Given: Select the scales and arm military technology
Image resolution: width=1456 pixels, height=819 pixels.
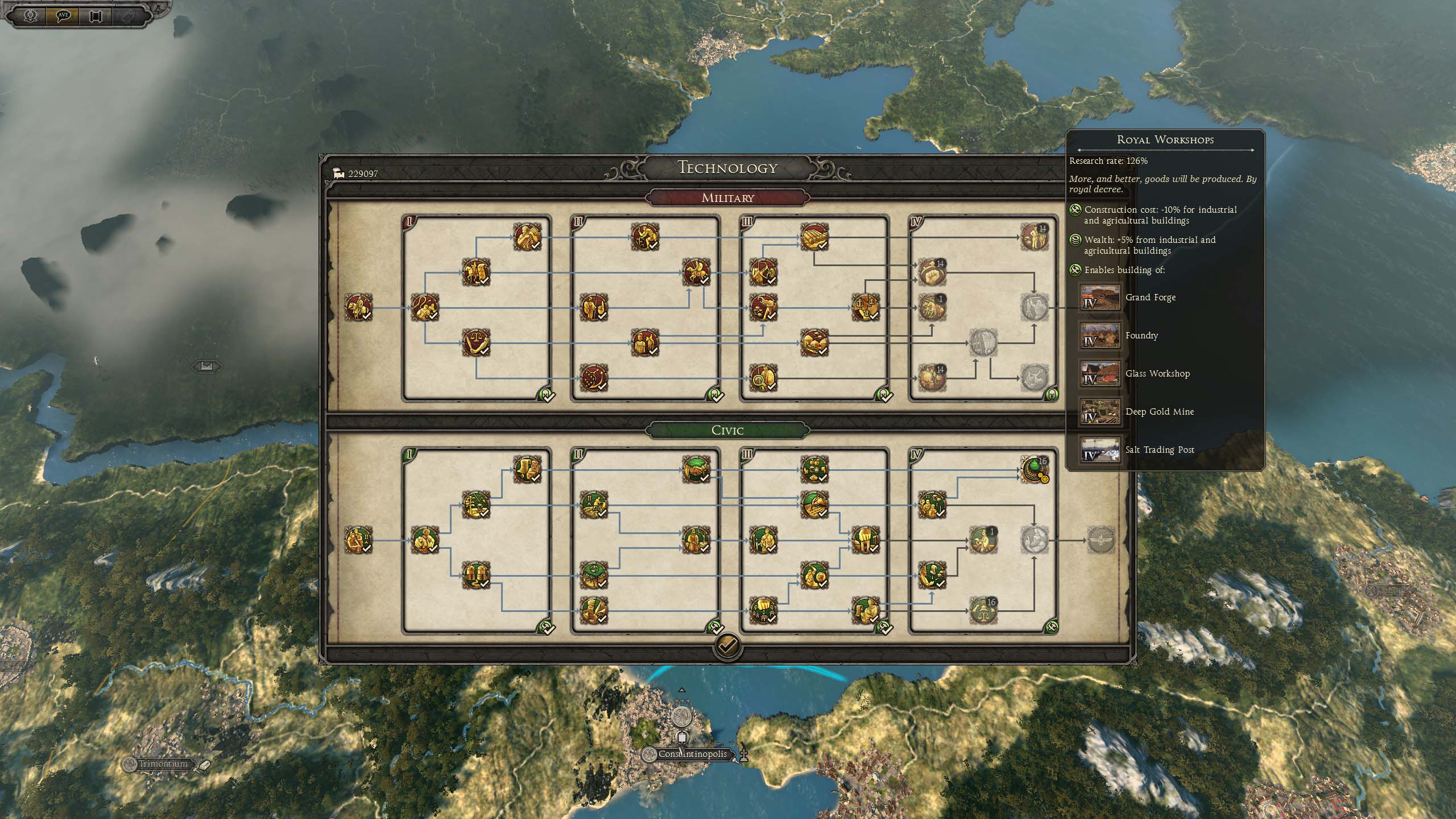Looking at the screenshot, I should 475,342.
